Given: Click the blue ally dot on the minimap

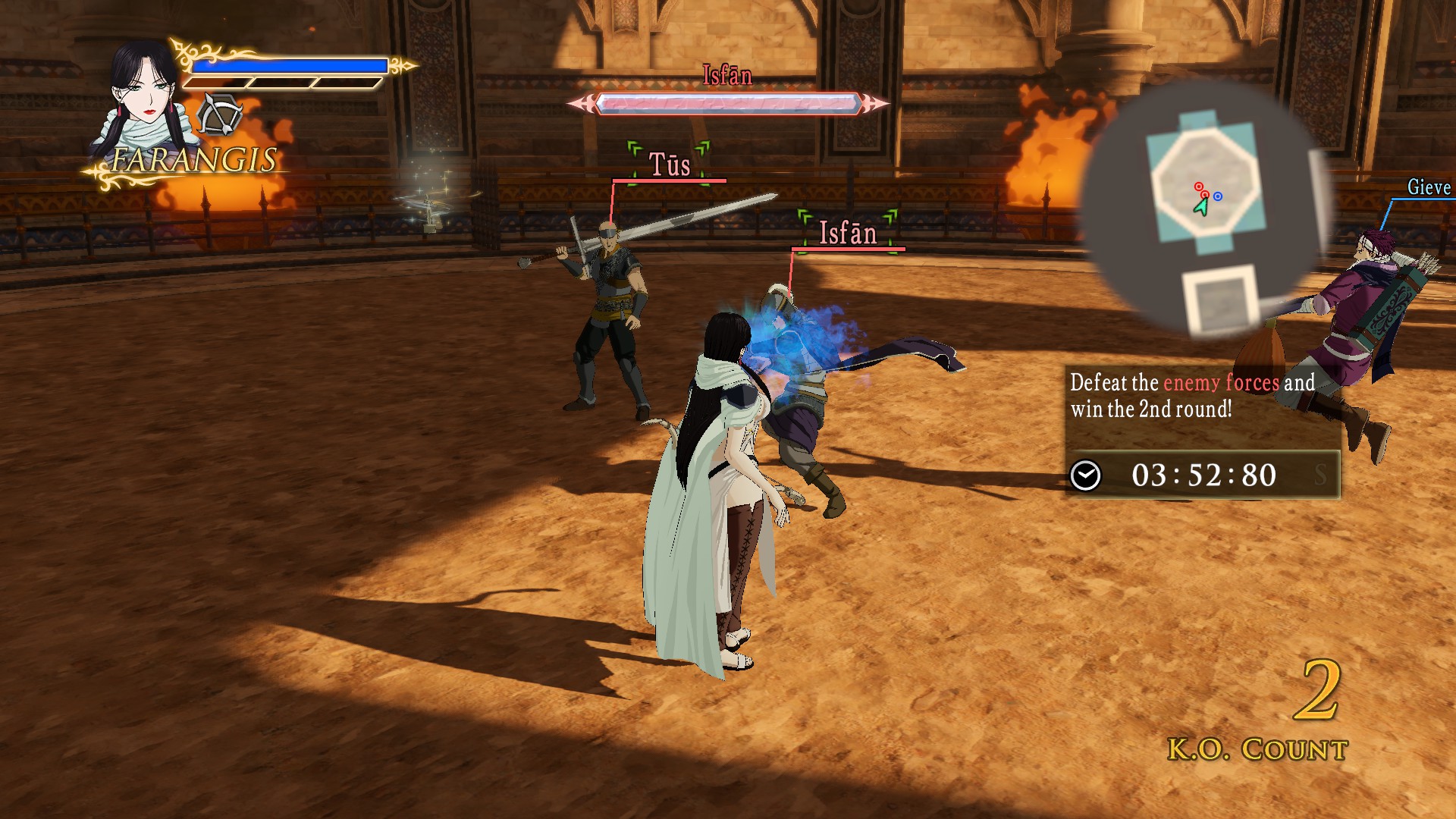Looking at the screenshot, I should click(x=1217, y=196).
